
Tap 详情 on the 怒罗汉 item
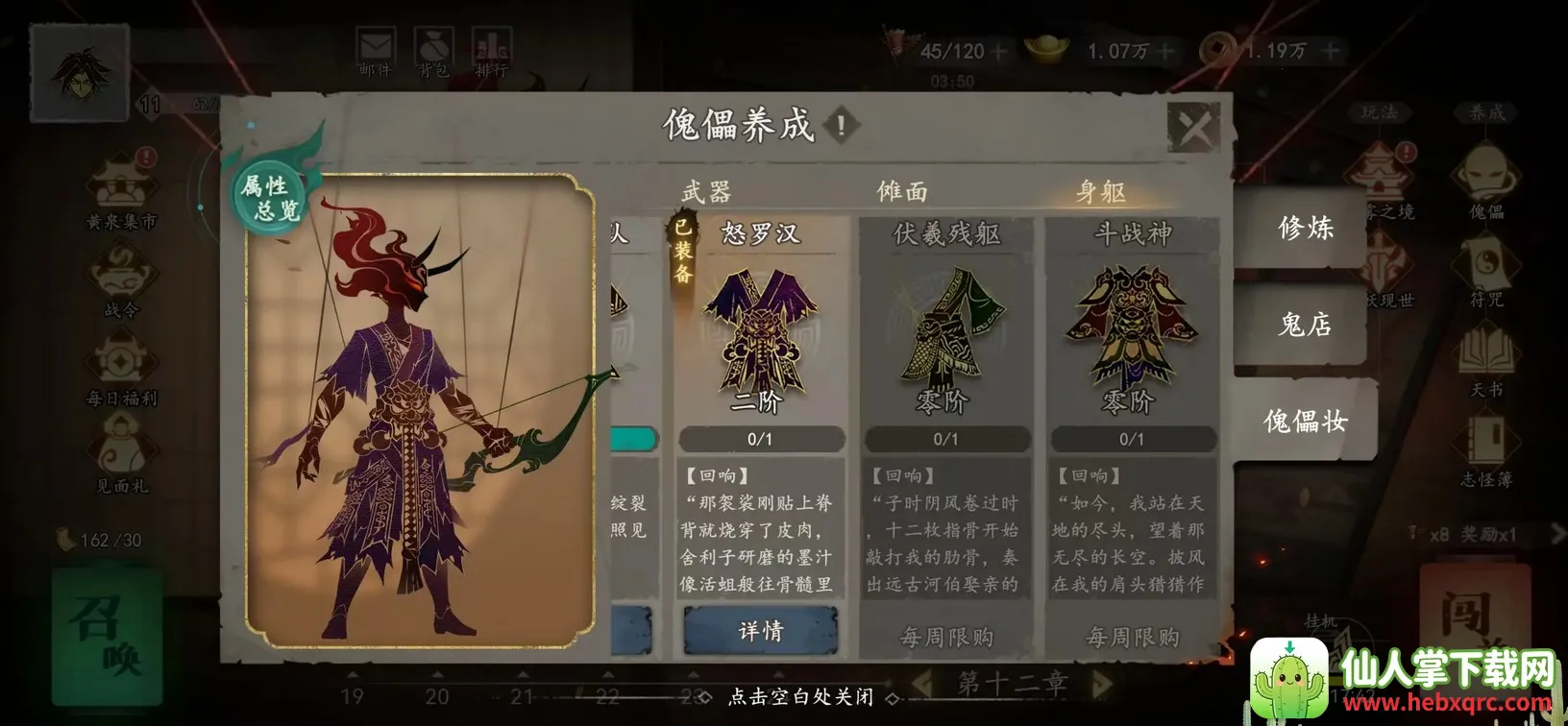point(762,630)
